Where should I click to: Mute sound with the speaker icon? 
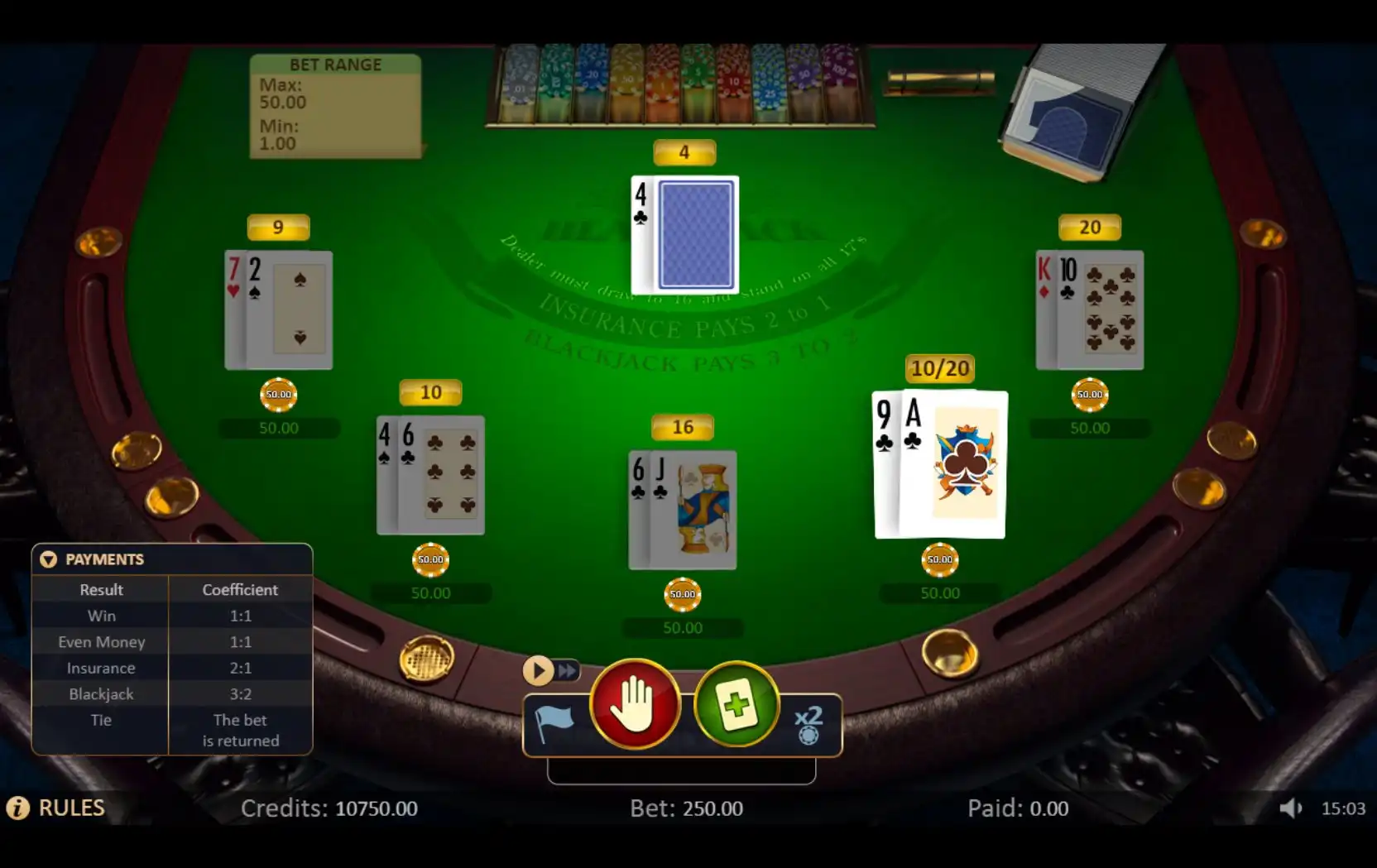click(x=1289, y=808)
